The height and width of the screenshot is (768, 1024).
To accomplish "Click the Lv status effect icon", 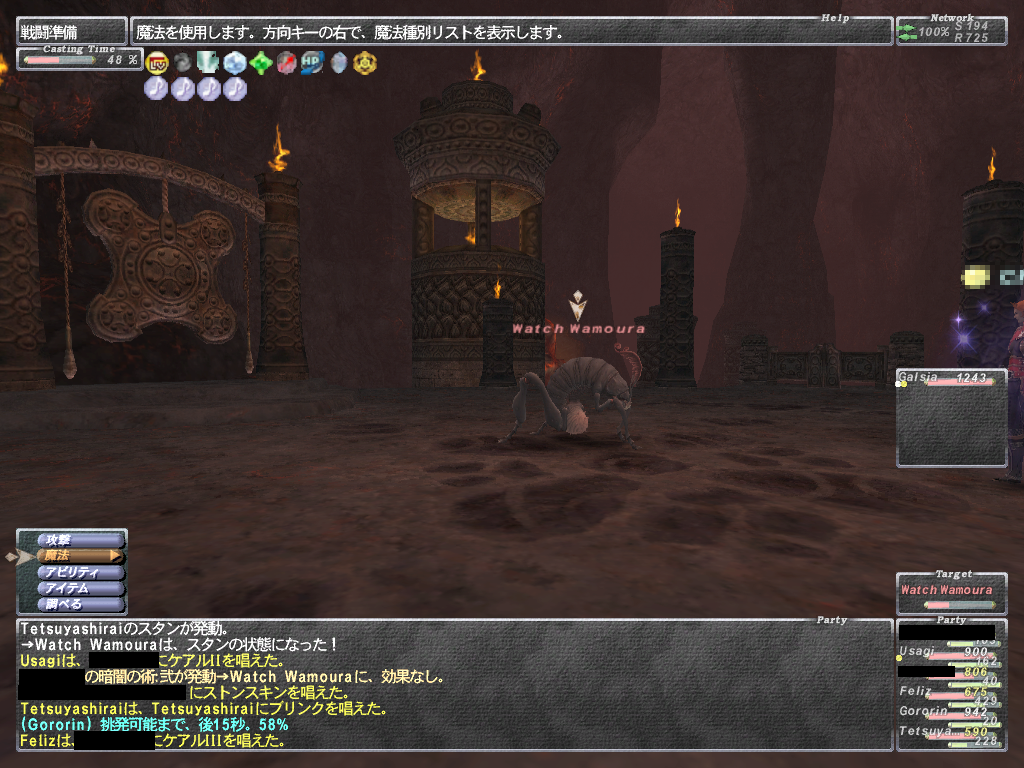I will tap(156, 64).
